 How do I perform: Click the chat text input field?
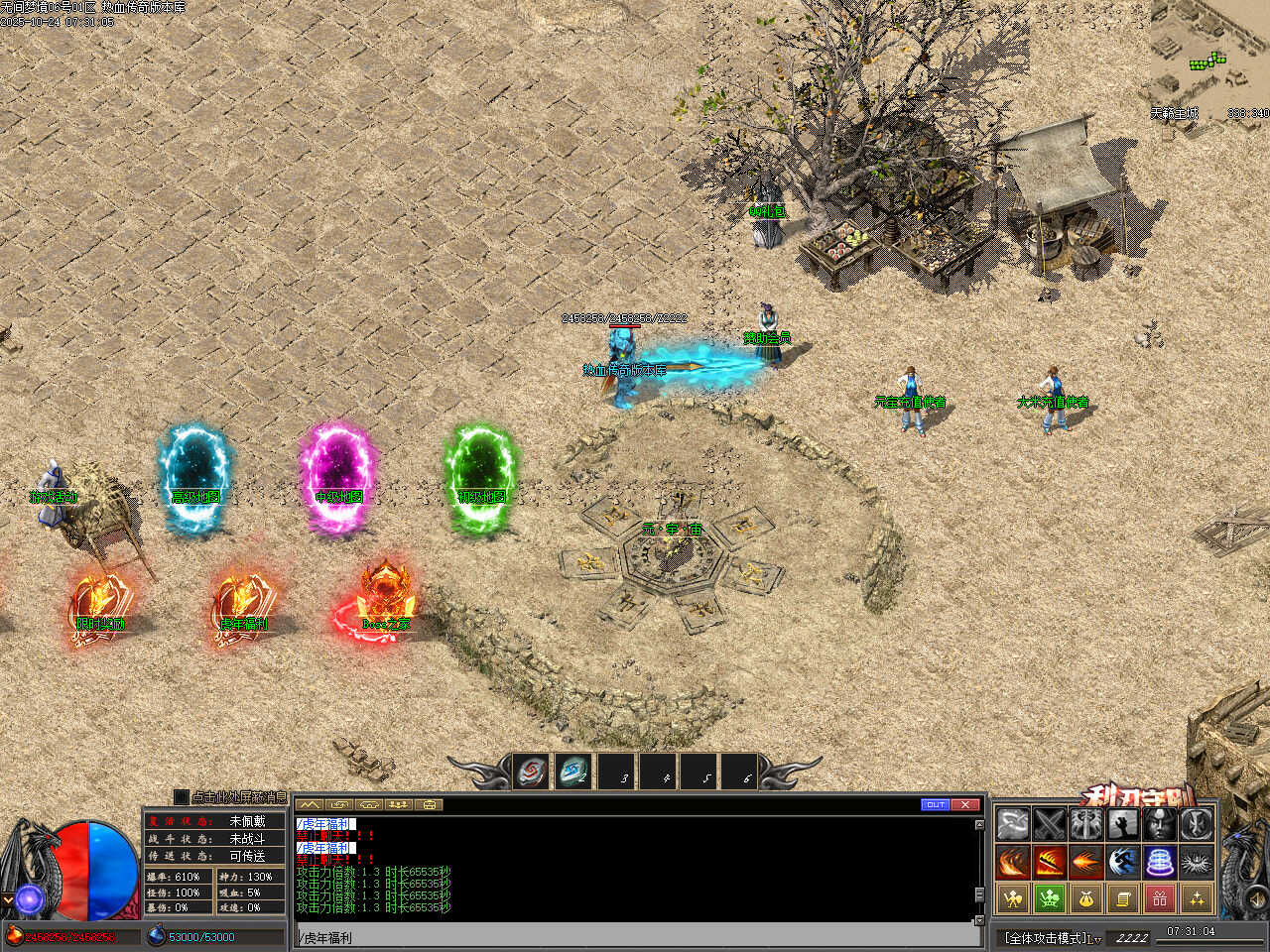click(635, 937)
